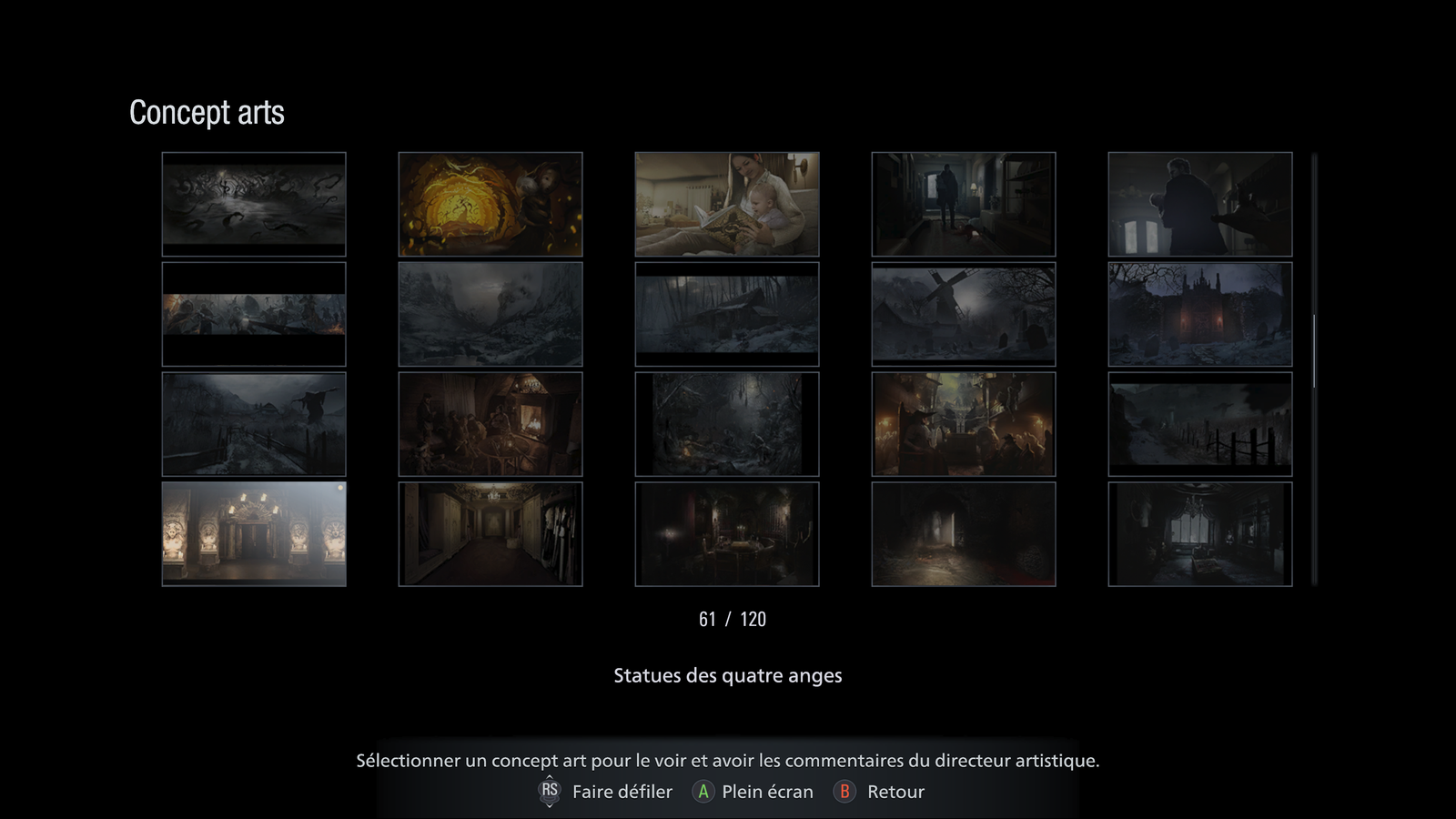
Task: Select the letterboxed battle scene thumbnail
Action: pyautogui.click(x=254, y=314)
